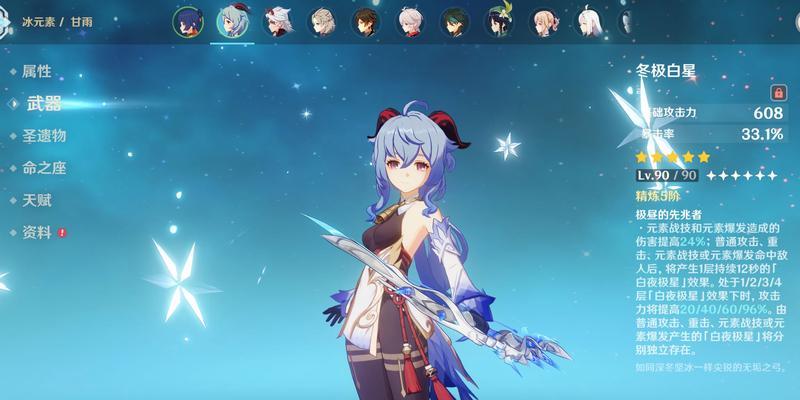Choose Albedo's portrait in the party row

[x=320, y=20]
